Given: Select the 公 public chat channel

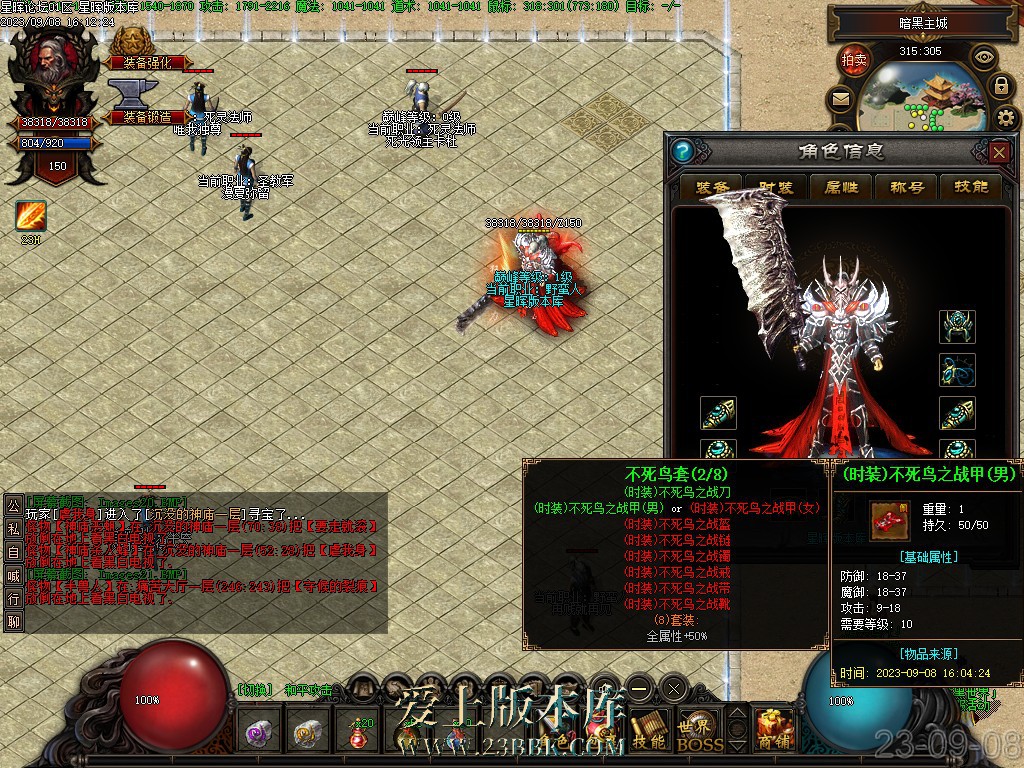Looking at the screenshot, I should [x=13, y=505].
